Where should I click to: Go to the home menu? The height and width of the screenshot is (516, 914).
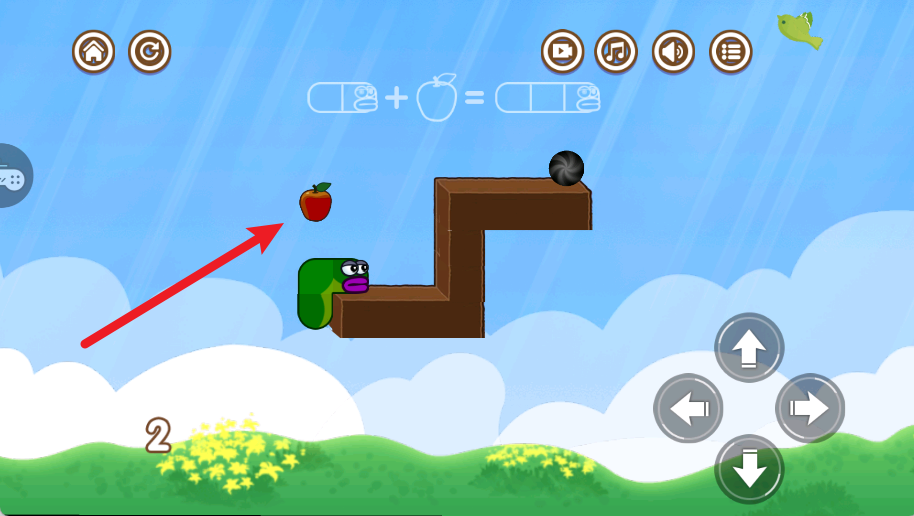click(93, 51)
